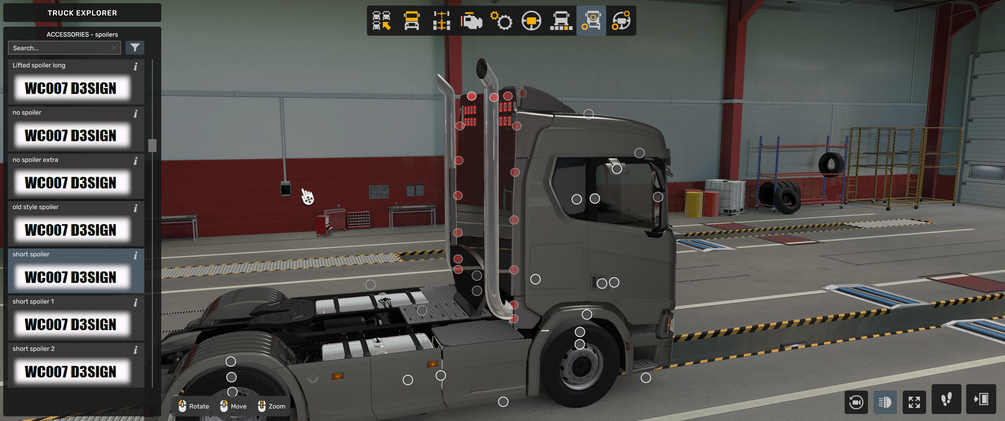Select the engine category icon
The width and height of the screenshot is (1005, 421).
point(471,21)
